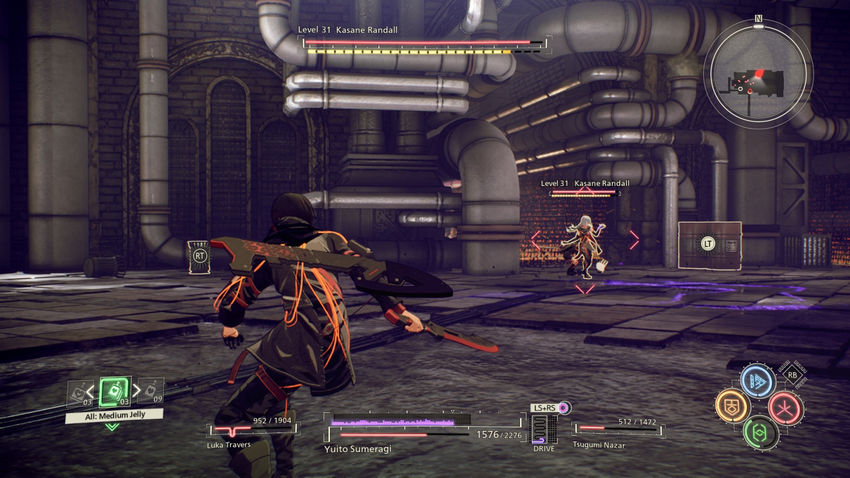Cycle items with the right arrow
The width and height of the screenshot is (850, 478).
point(137,388)
